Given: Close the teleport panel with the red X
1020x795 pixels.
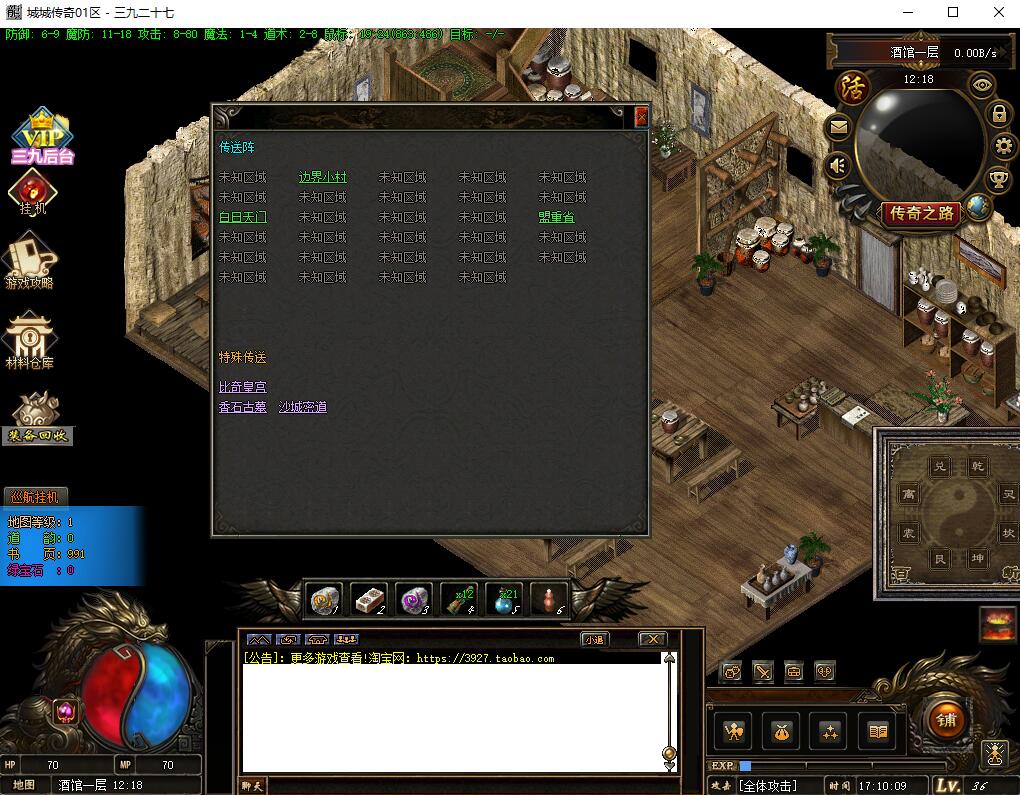Looking at the screenshot, I should point(641,117).
